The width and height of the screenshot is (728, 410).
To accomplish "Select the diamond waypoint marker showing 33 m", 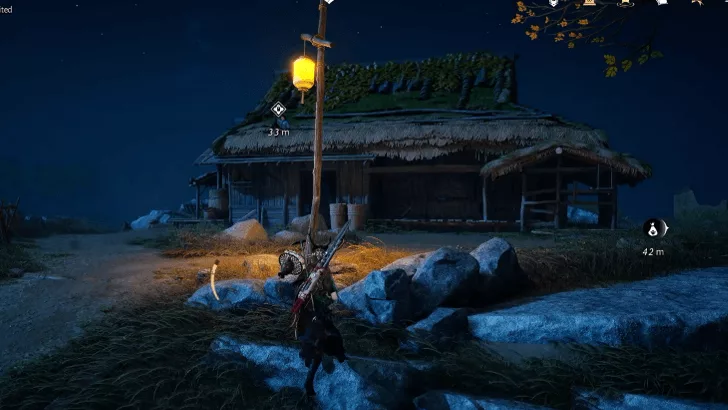I will pos(278,110).
